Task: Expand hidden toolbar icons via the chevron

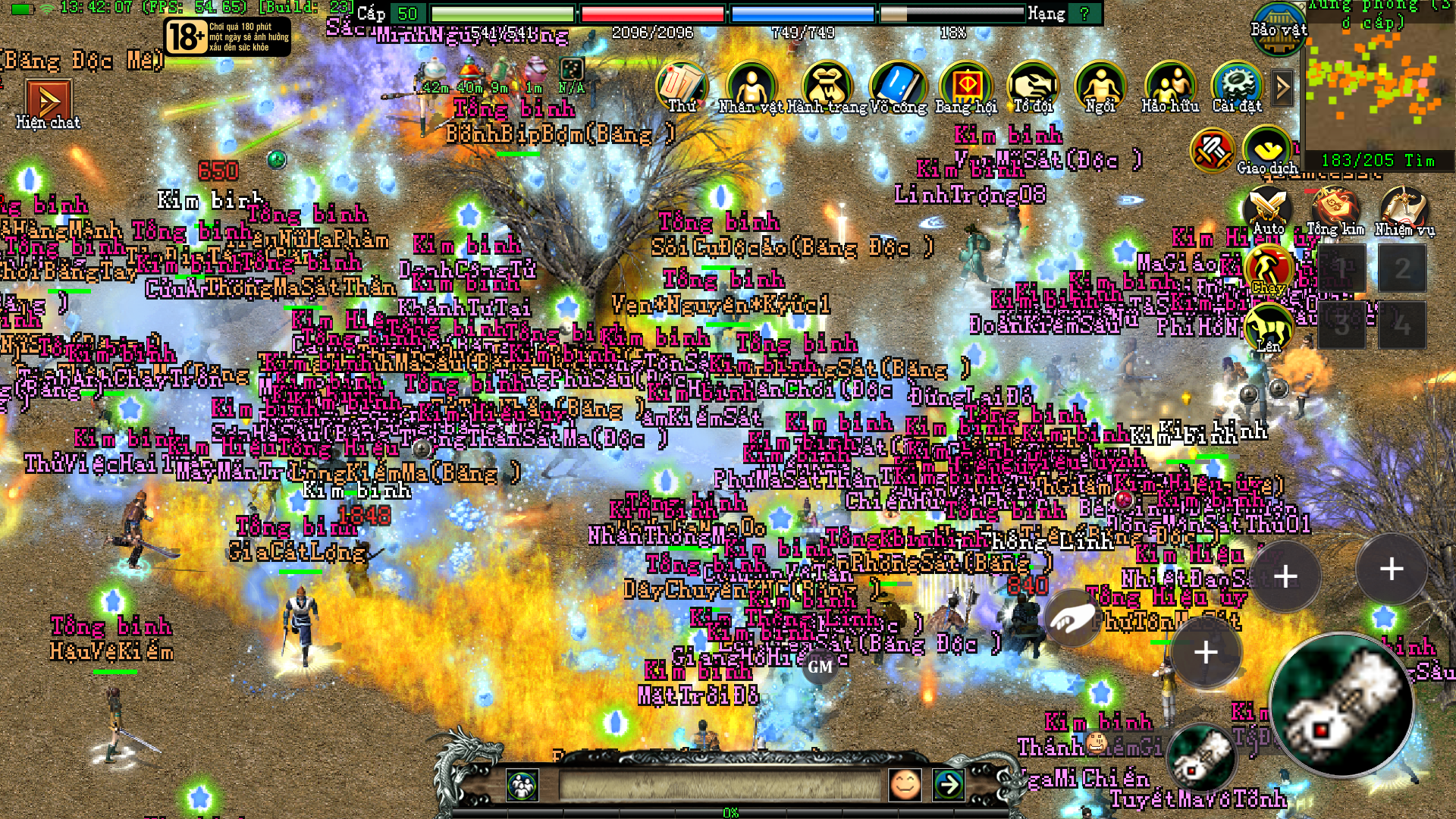Action: 1282,87
